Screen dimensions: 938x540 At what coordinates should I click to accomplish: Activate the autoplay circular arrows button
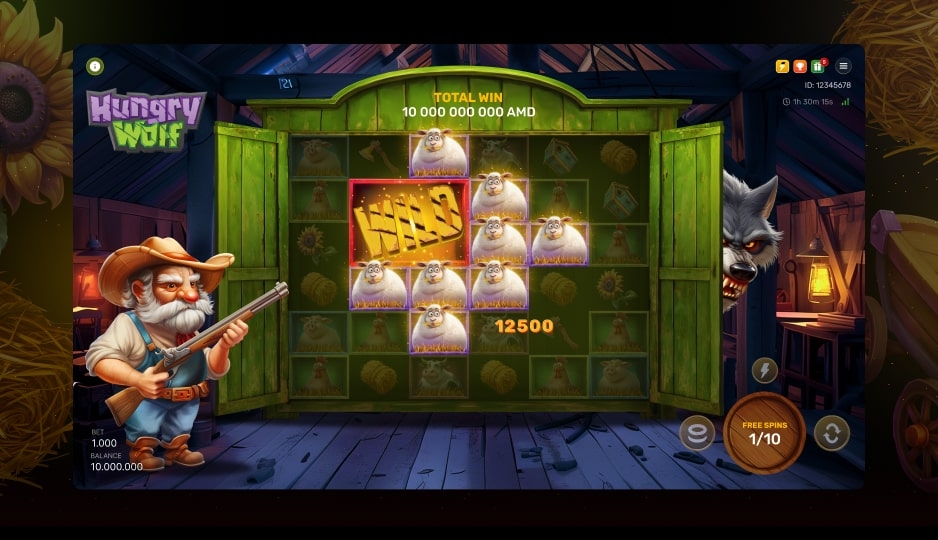tap(831, 433)
